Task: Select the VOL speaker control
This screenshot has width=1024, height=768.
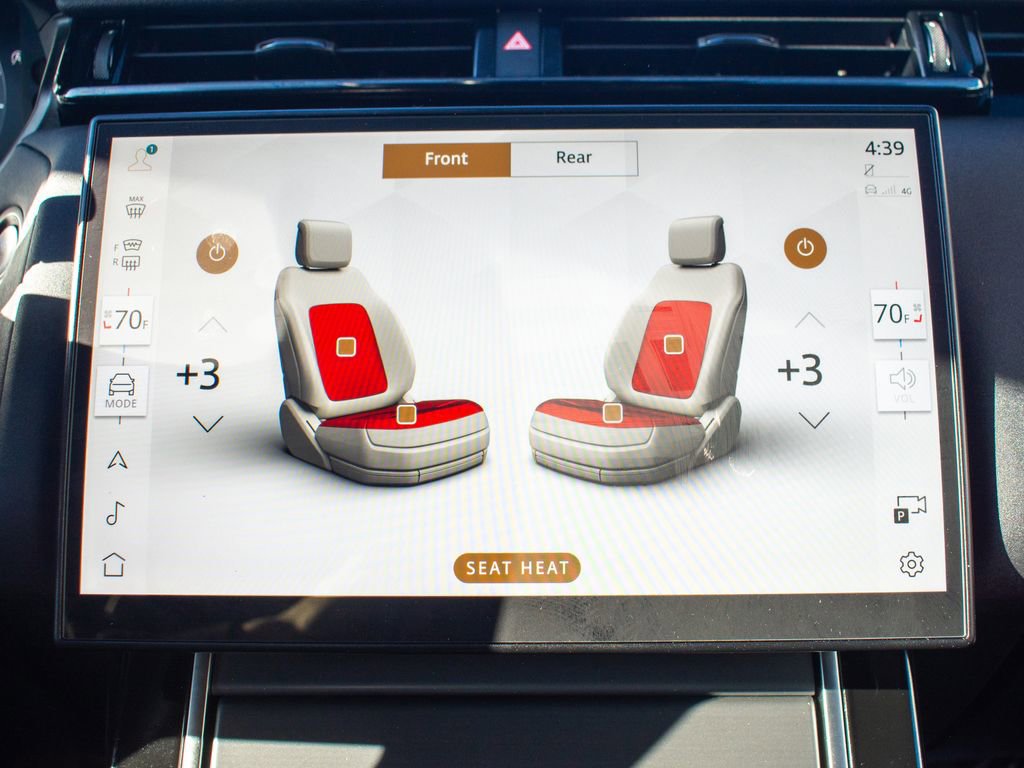Action: pyautogui.click(x=903, y=385)
